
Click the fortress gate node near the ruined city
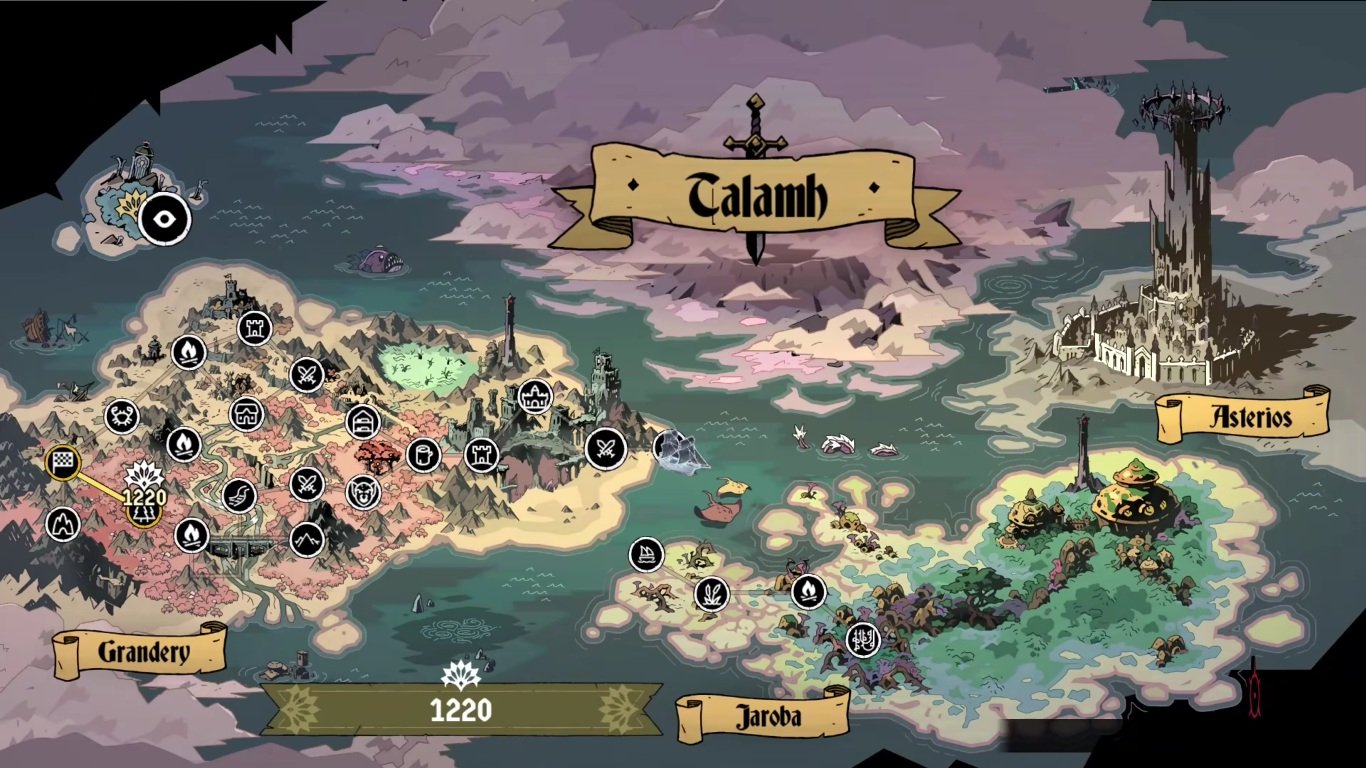point(535,397)
